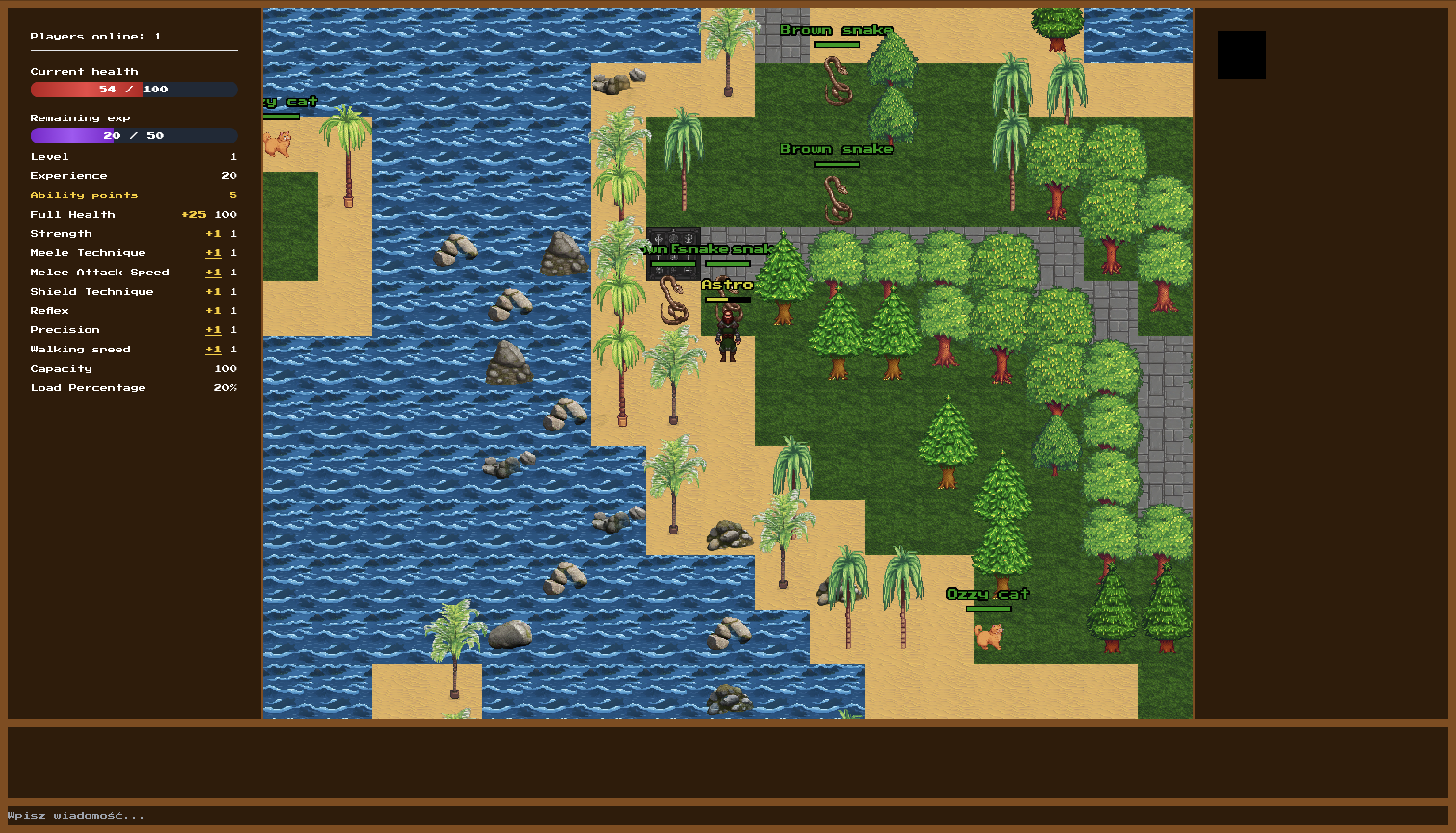The image size is (1456, 833).
Task: Increase Precision with its +1 button
Action: 213,330
